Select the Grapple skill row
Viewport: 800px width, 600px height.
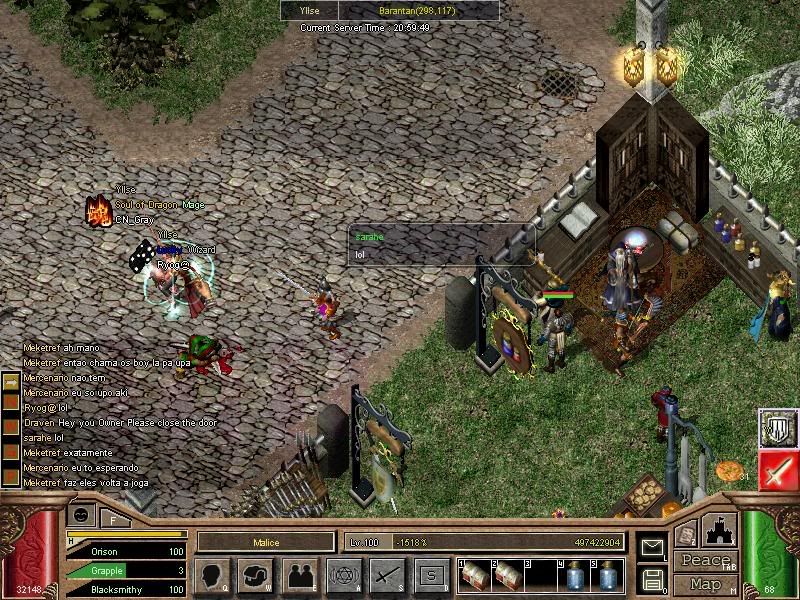[x=127, y=570]
